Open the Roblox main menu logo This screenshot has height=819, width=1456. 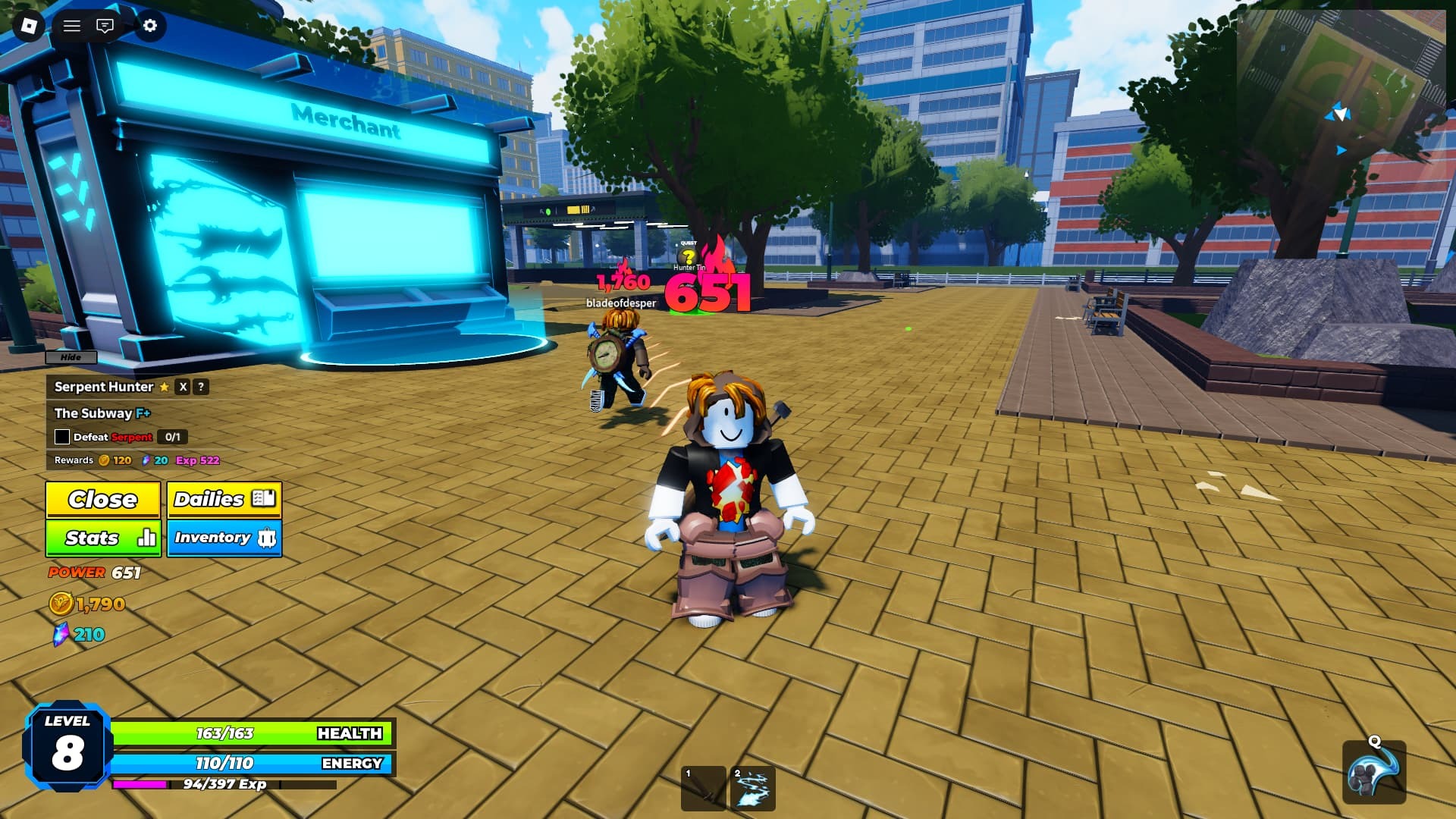click(x=30, y=26)
